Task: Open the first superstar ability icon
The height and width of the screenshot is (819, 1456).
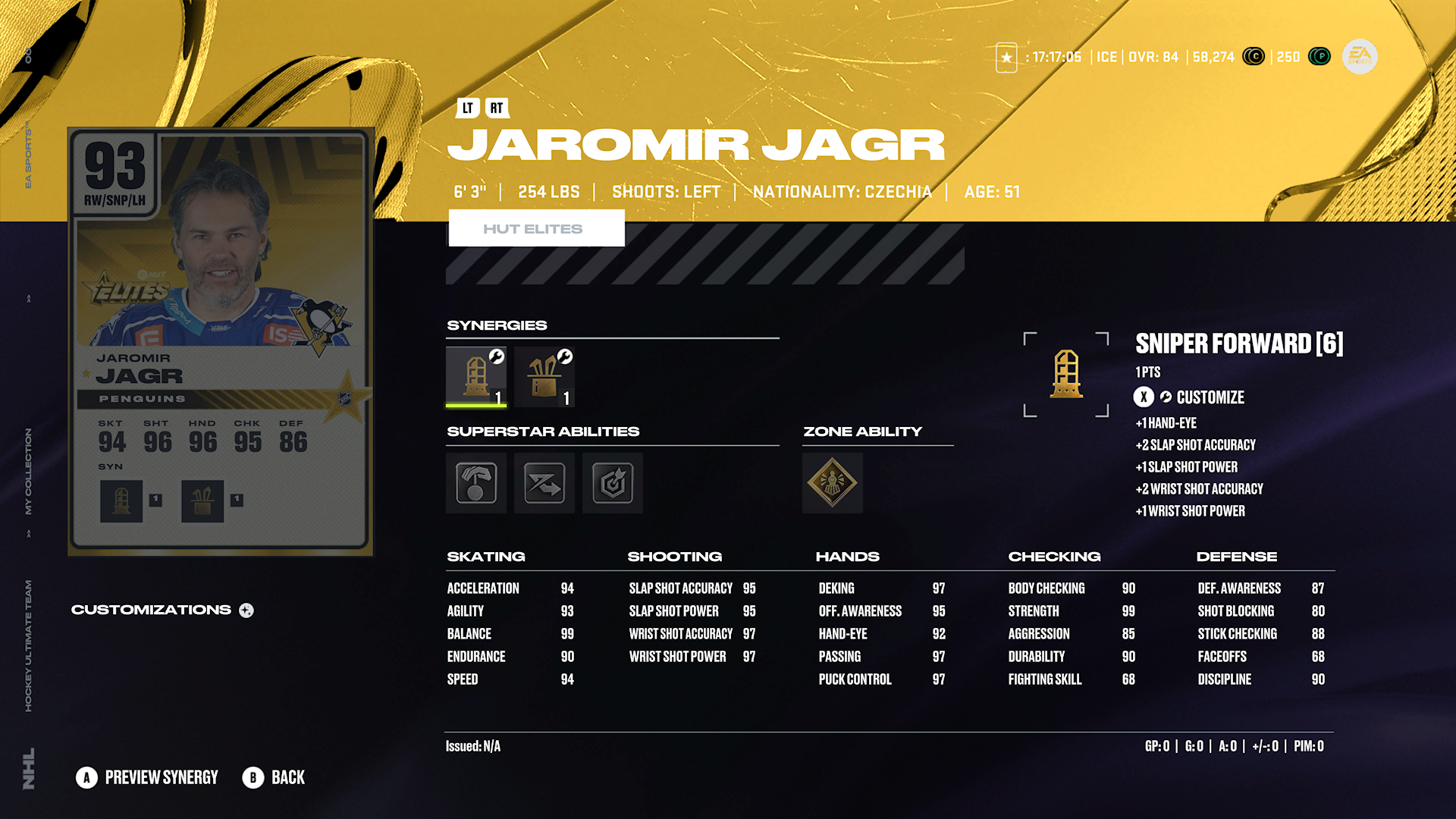Action: [475, 483]
